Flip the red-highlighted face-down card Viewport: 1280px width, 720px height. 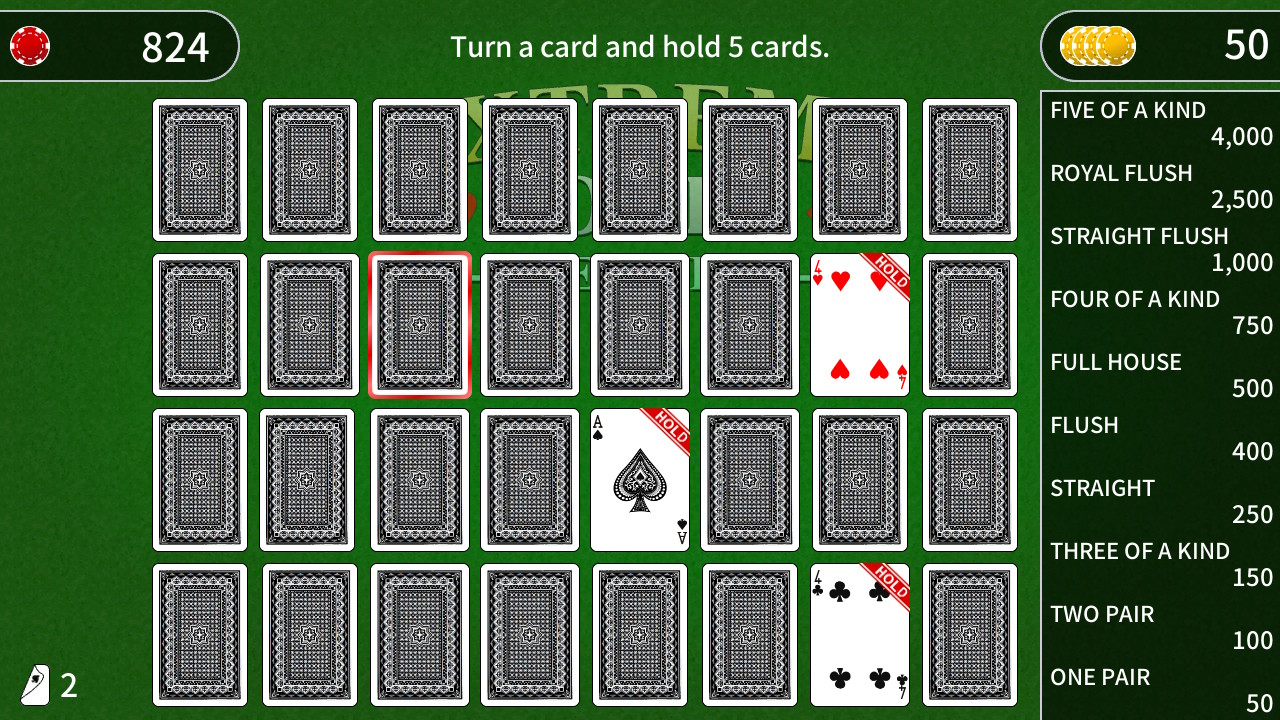pyautogui.click(x=419, y=325)
